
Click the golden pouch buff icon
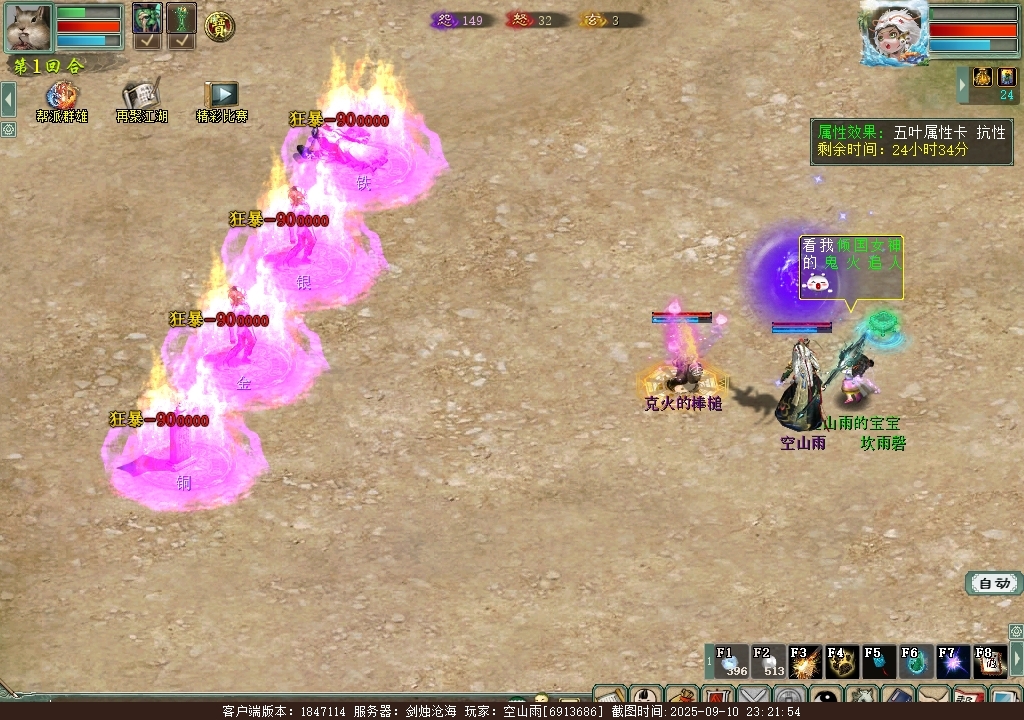982,77
